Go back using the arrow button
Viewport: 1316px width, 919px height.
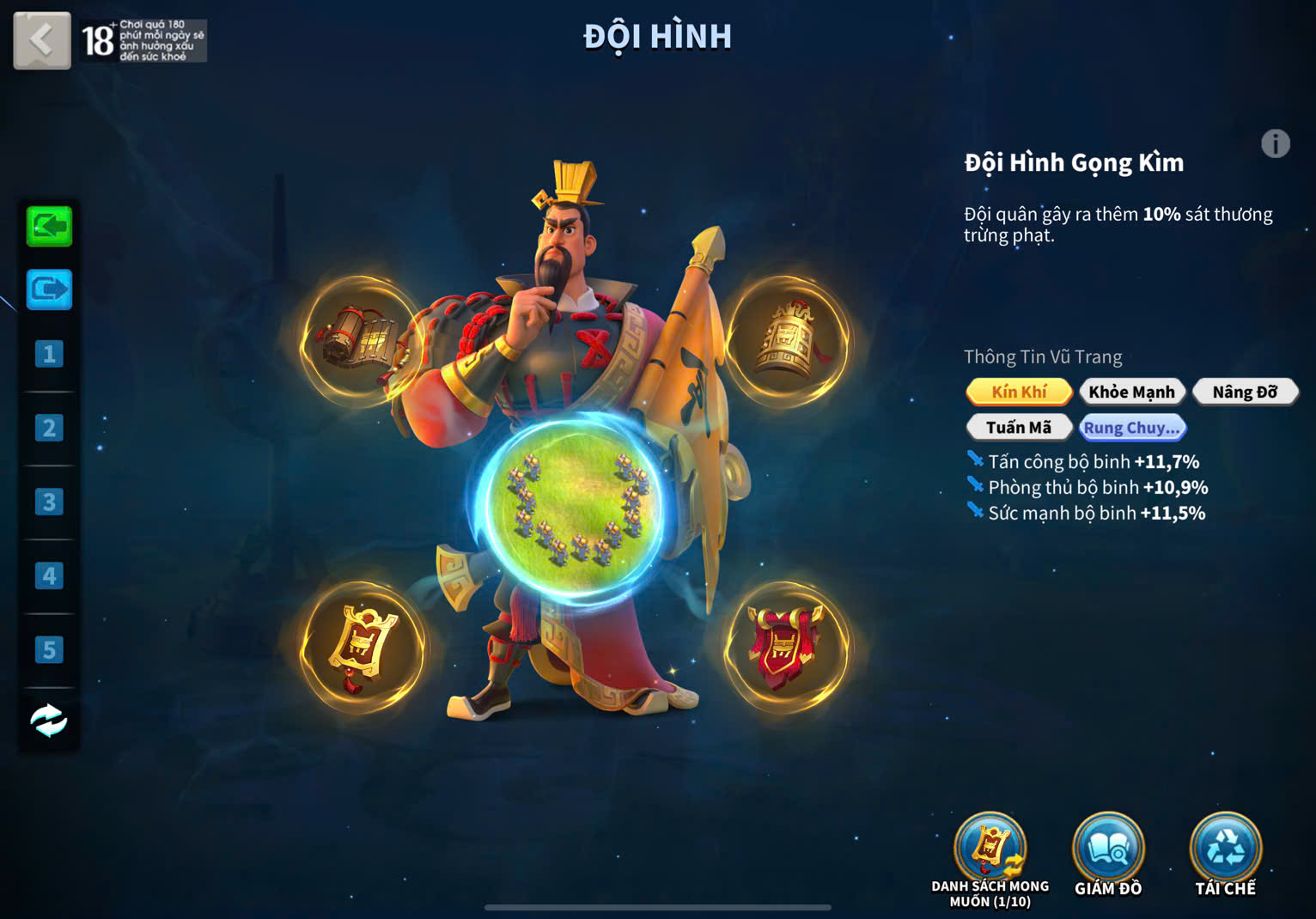point(41,40)
